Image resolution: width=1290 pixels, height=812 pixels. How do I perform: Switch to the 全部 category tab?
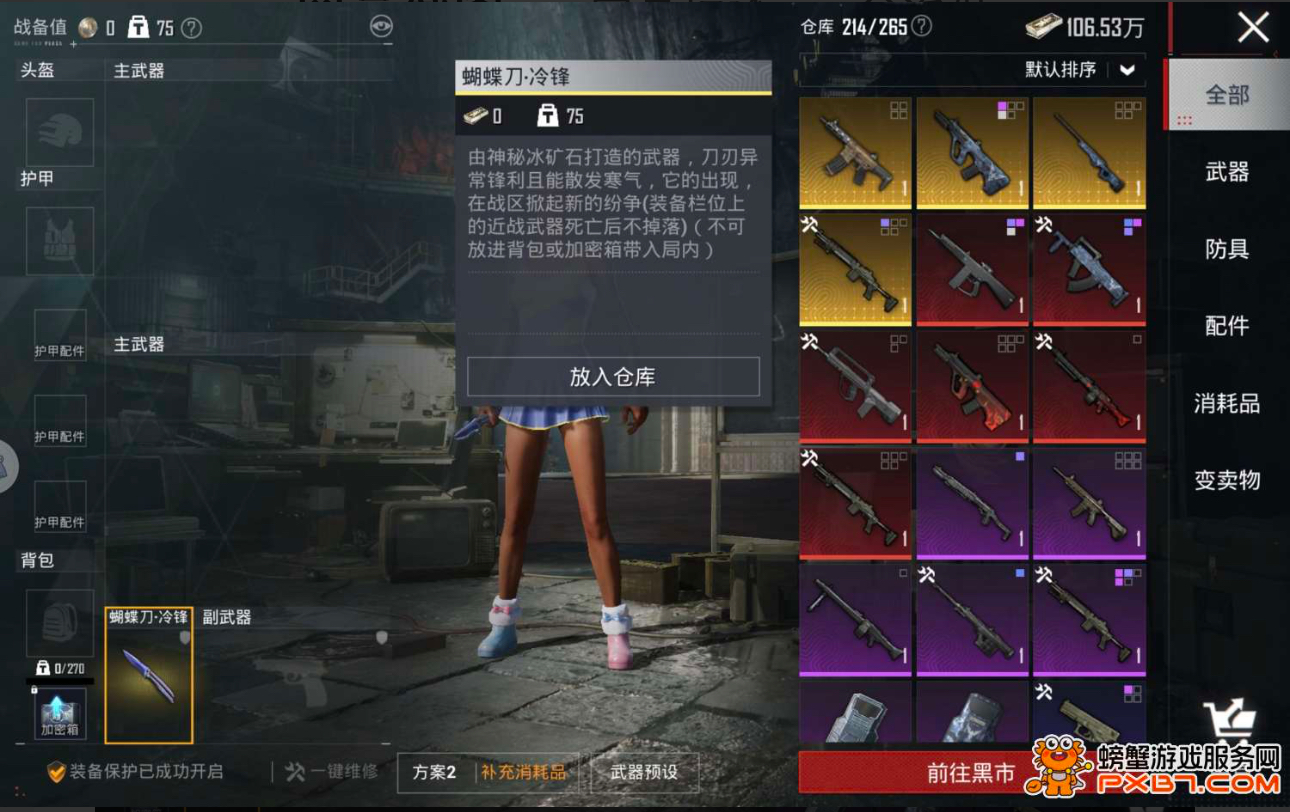point(1227,95)
